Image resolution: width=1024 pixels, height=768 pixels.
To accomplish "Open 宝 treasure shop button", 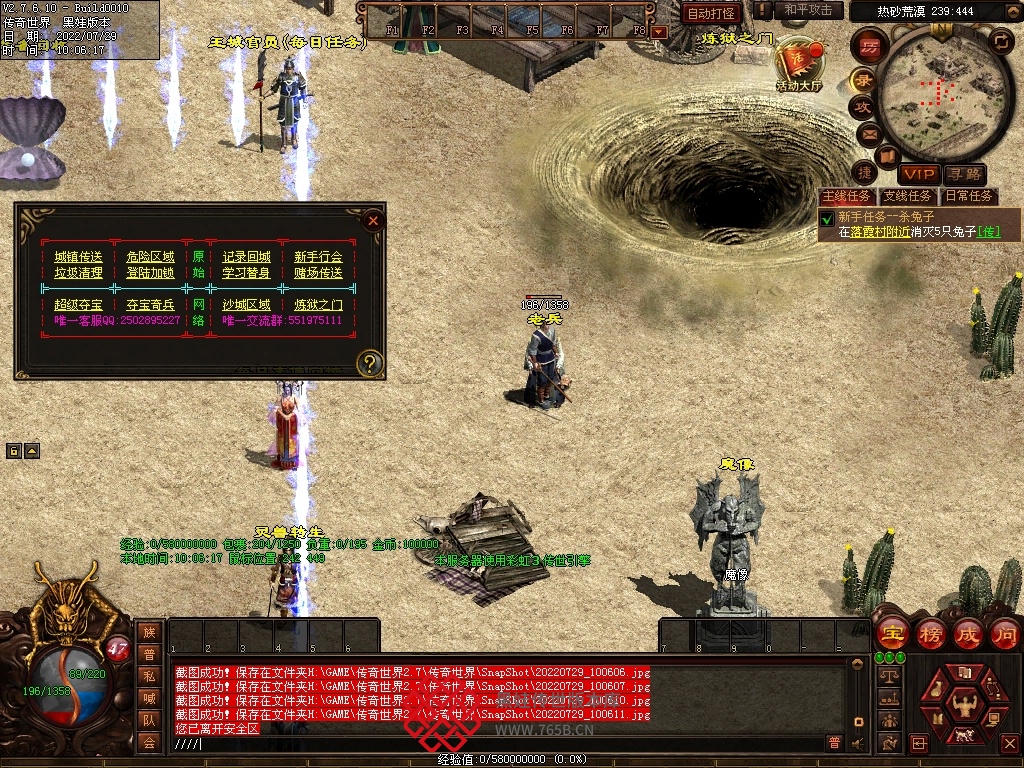I will pos(889,633).
